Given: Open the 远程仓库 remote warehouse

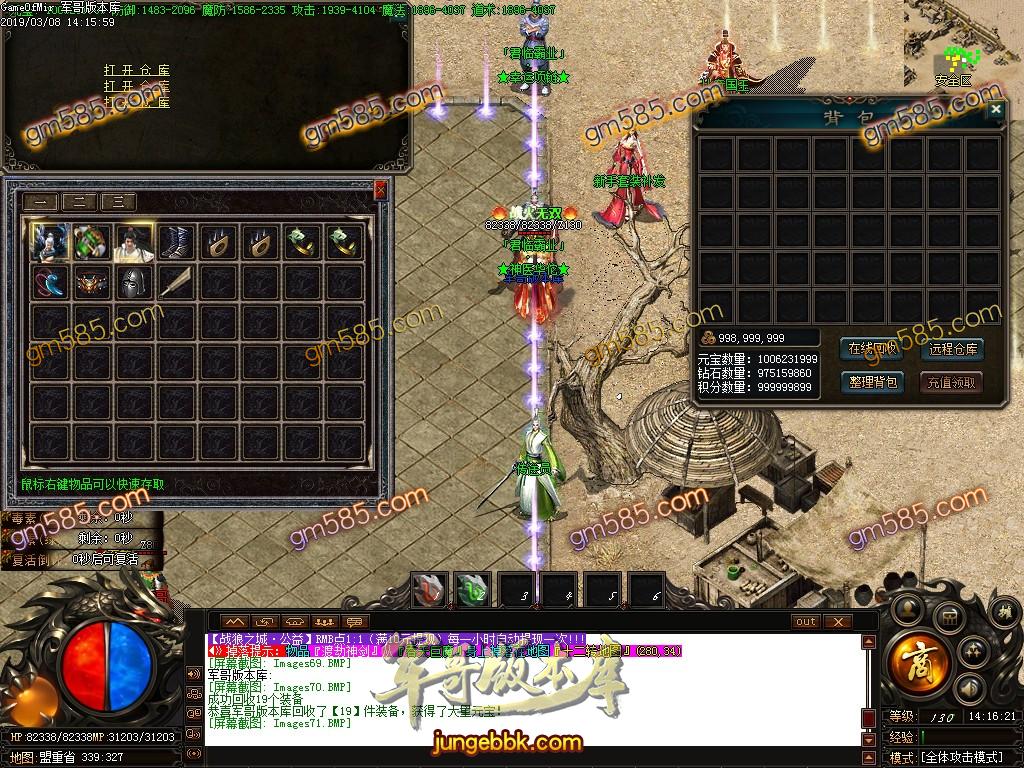Looking at the screenshot, I should (x=952, y=349).
